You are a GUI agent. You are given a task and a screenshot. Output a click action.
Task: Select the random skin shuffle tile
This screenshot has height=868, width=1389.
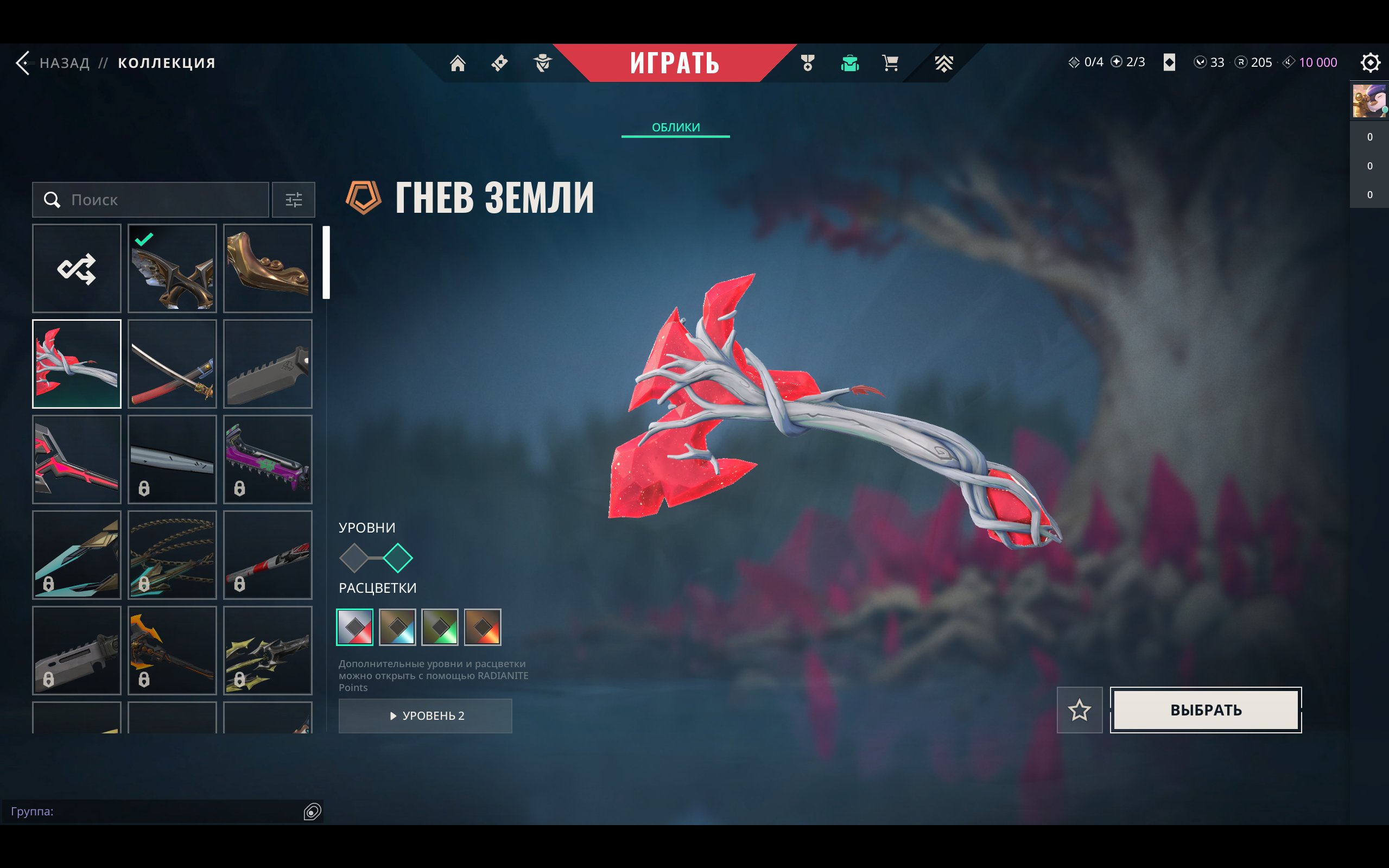point(77,269)
